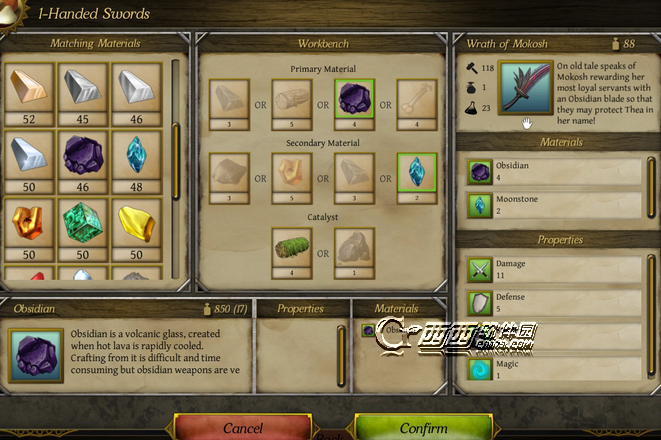Select the purple obsidian in Matching Materials

click(83, 155)
